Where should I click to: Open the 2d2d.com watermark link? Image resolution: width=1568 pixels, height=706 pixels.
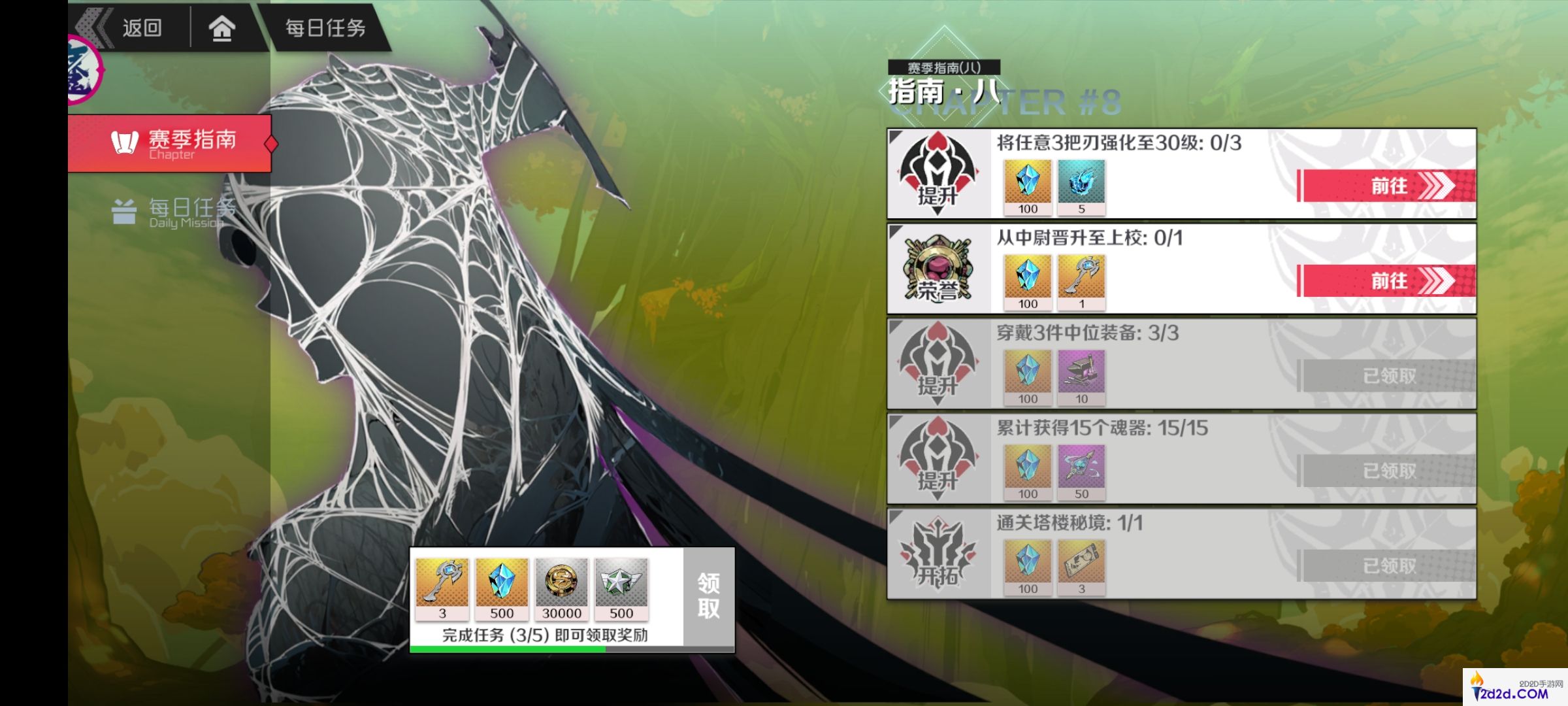tap(1514, 689)
